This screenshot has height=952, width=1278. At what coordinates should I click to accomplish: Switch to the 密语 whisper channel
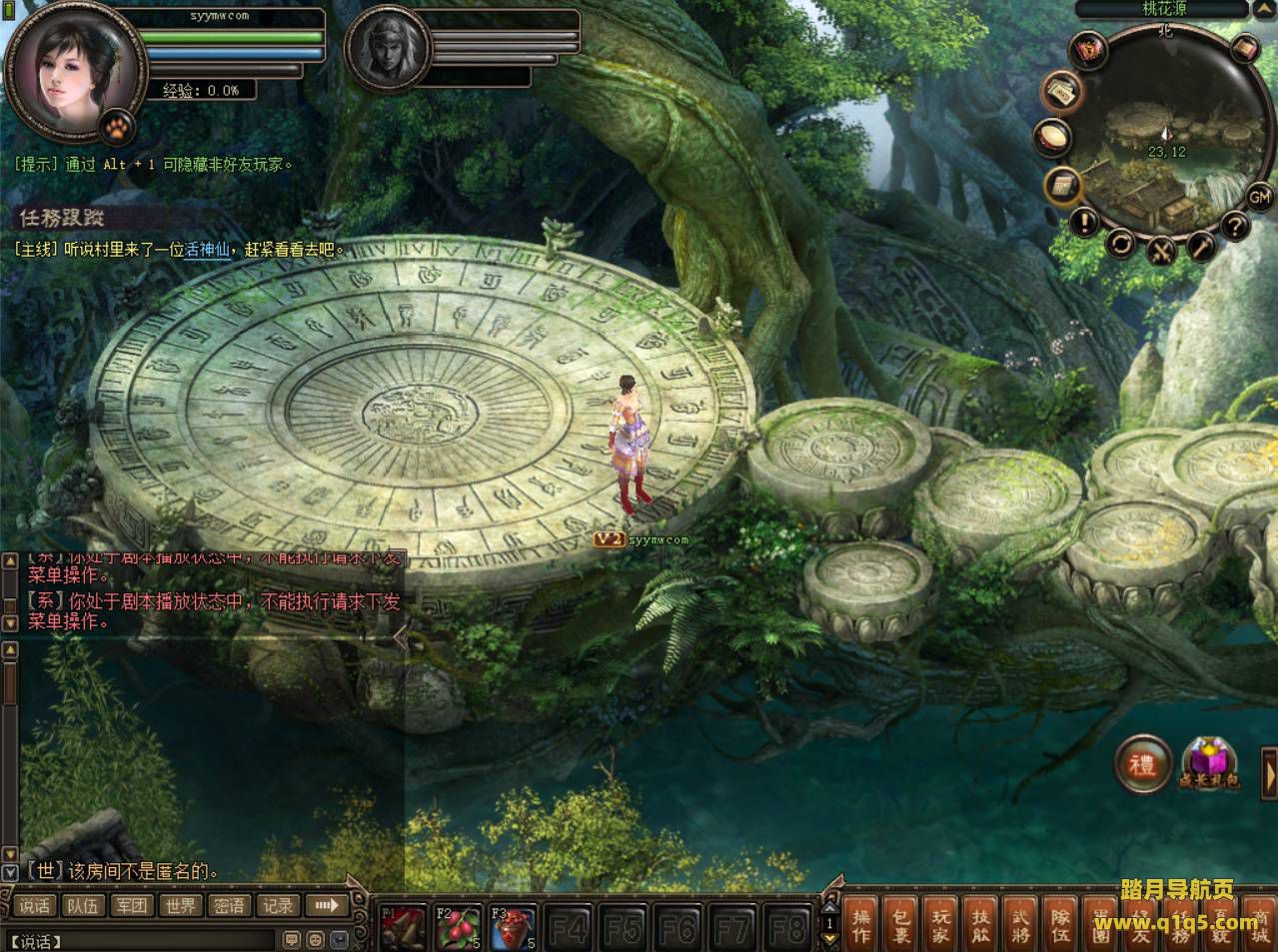point(229,906)
